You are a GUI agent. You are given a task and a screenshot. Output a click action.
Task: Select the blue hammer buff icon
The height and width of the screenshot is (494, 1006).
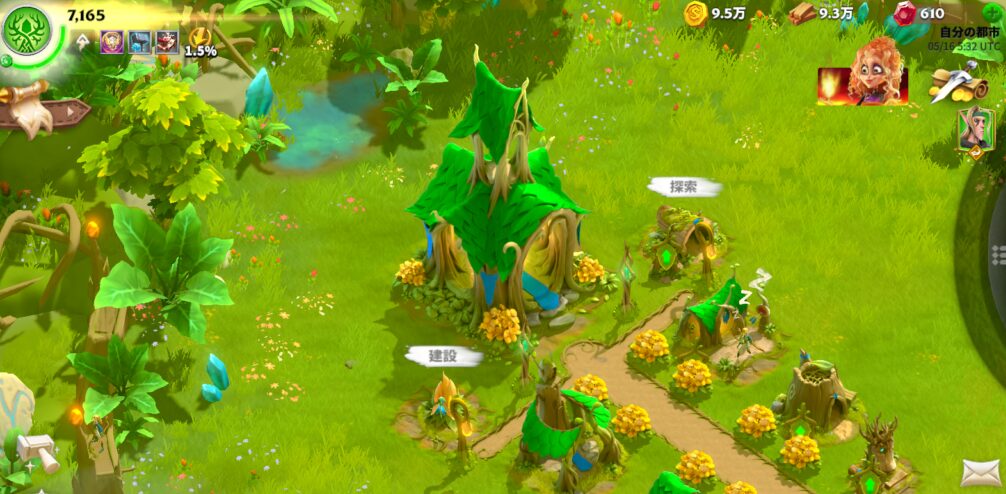point(139,42)
